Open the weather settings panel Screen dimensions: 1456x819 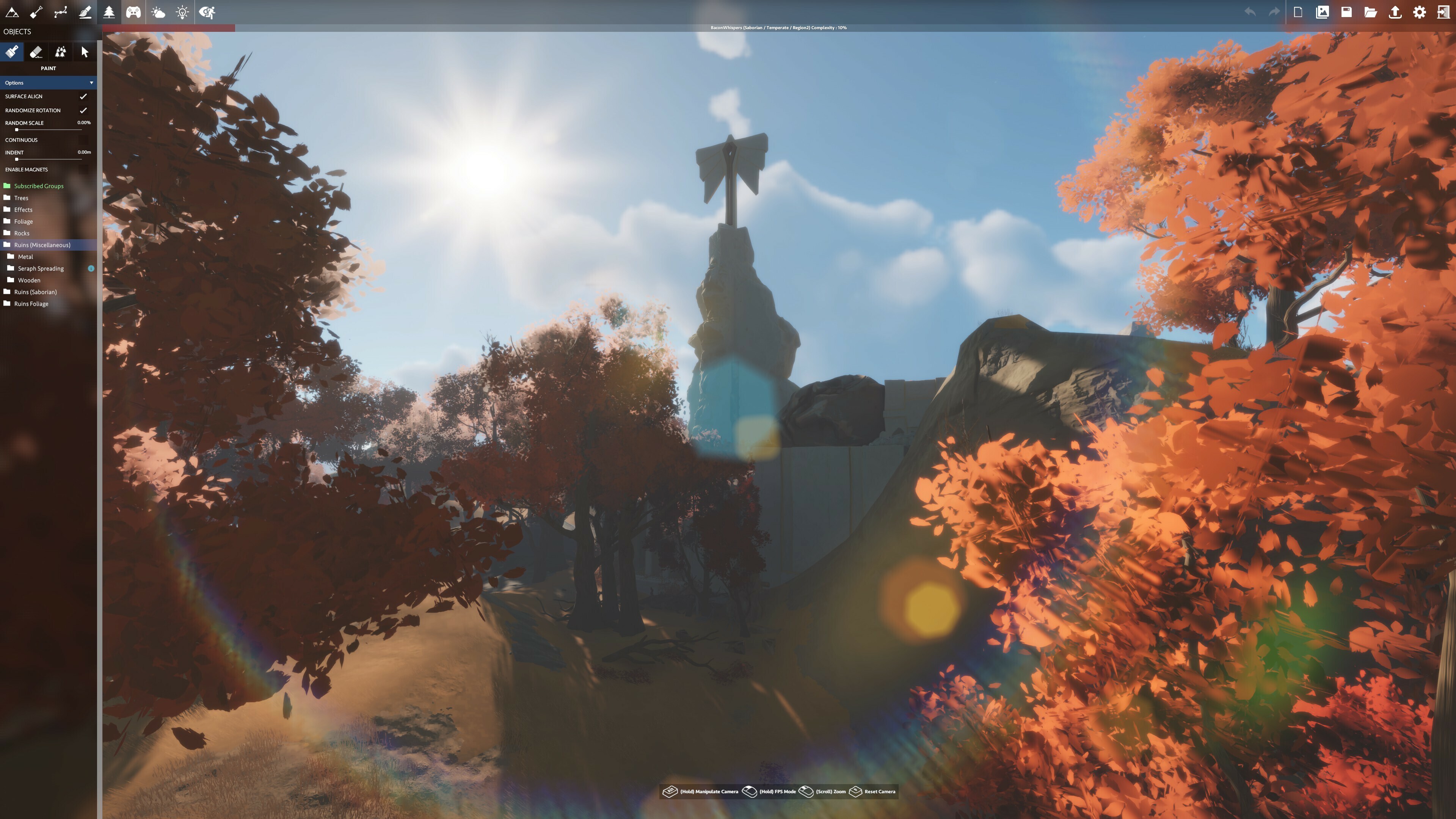(158, 11)
